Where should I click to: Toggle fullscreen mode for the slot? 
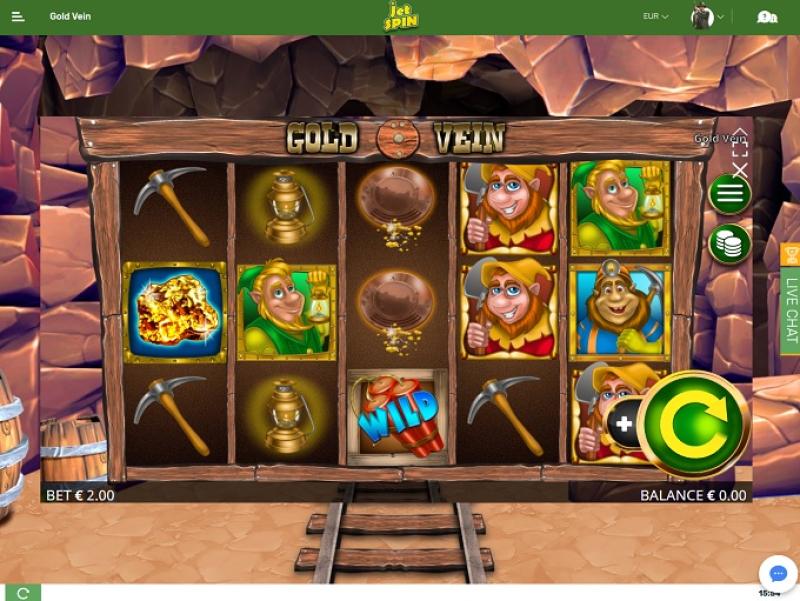740,149
